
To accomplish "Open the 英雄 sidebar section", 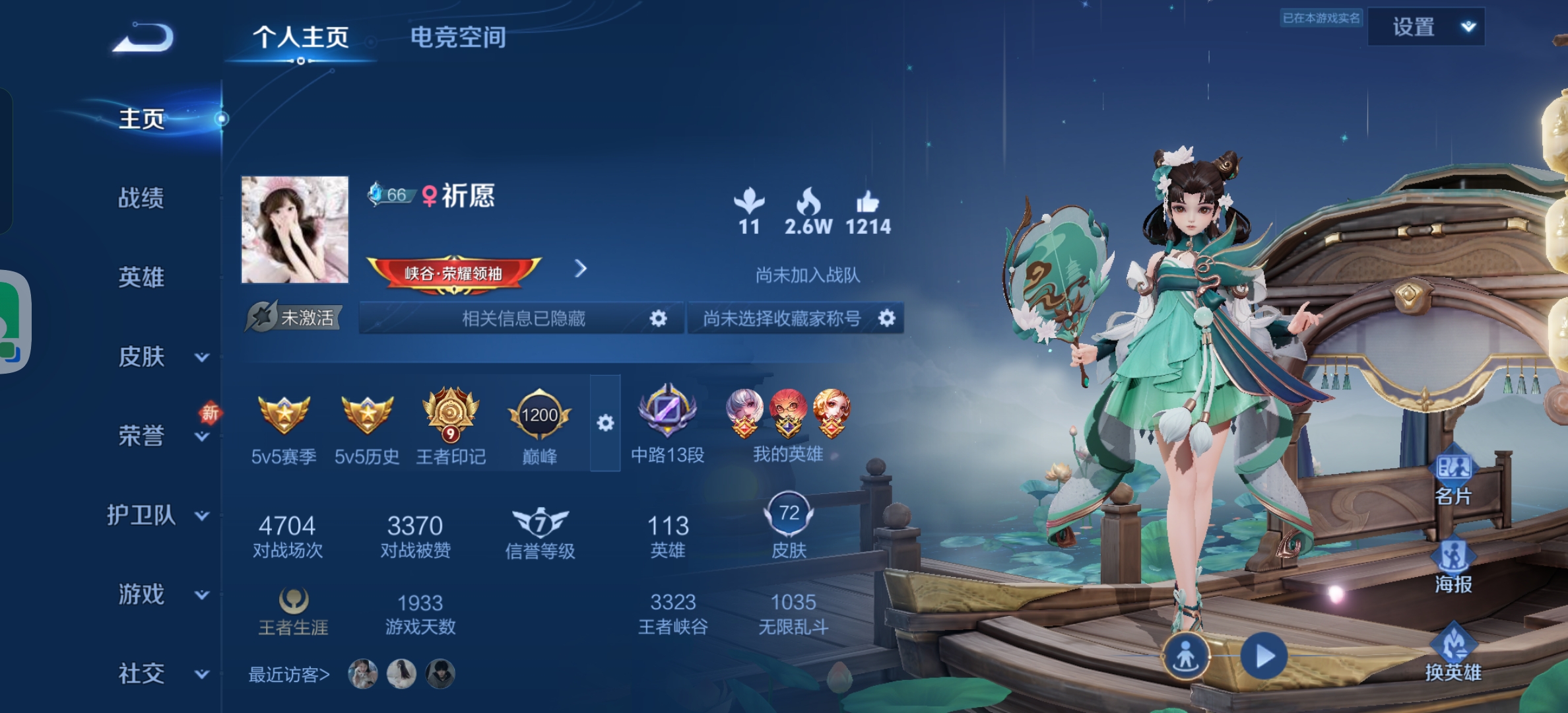I will tap(141, 277).
